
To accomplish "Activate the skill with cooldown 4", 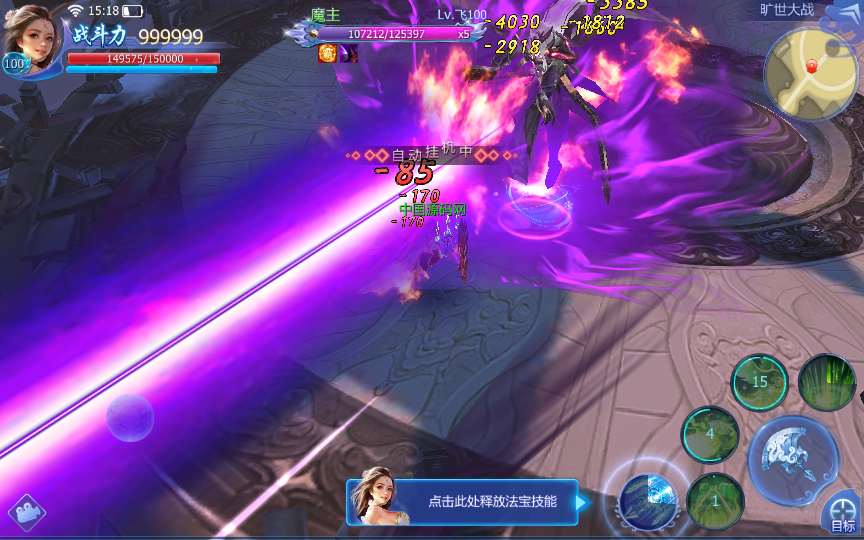I will coord(710,435).
